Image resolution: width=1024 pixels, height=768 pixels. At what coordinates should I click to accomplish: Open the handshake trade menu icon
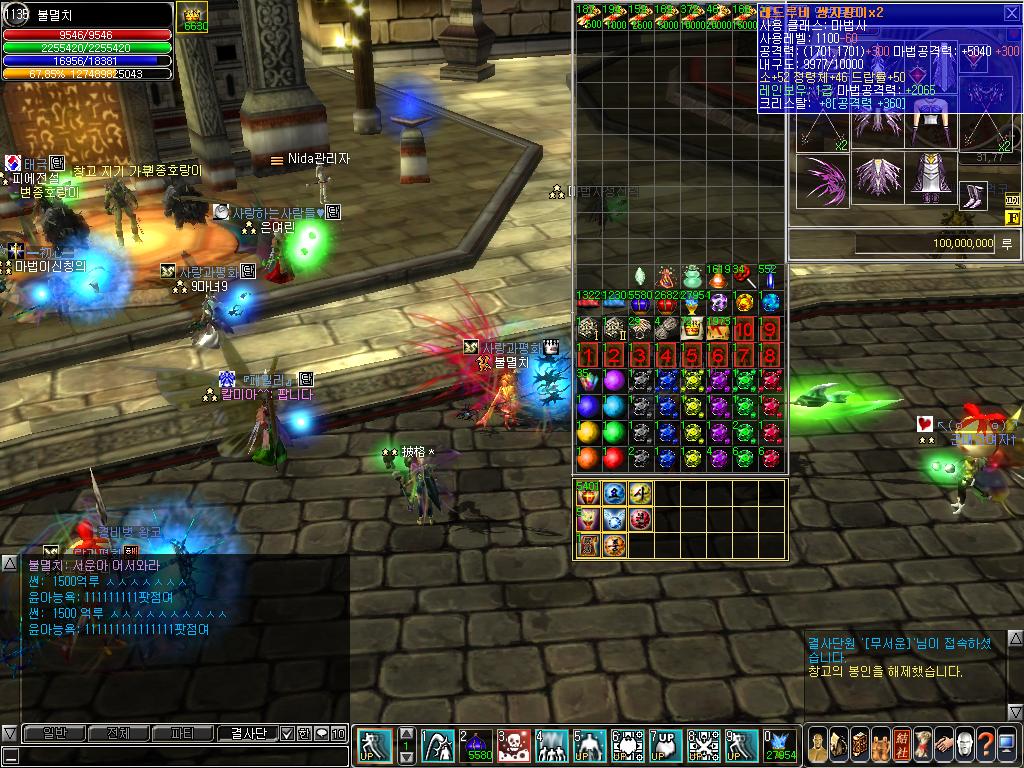[x=944, y=744]
